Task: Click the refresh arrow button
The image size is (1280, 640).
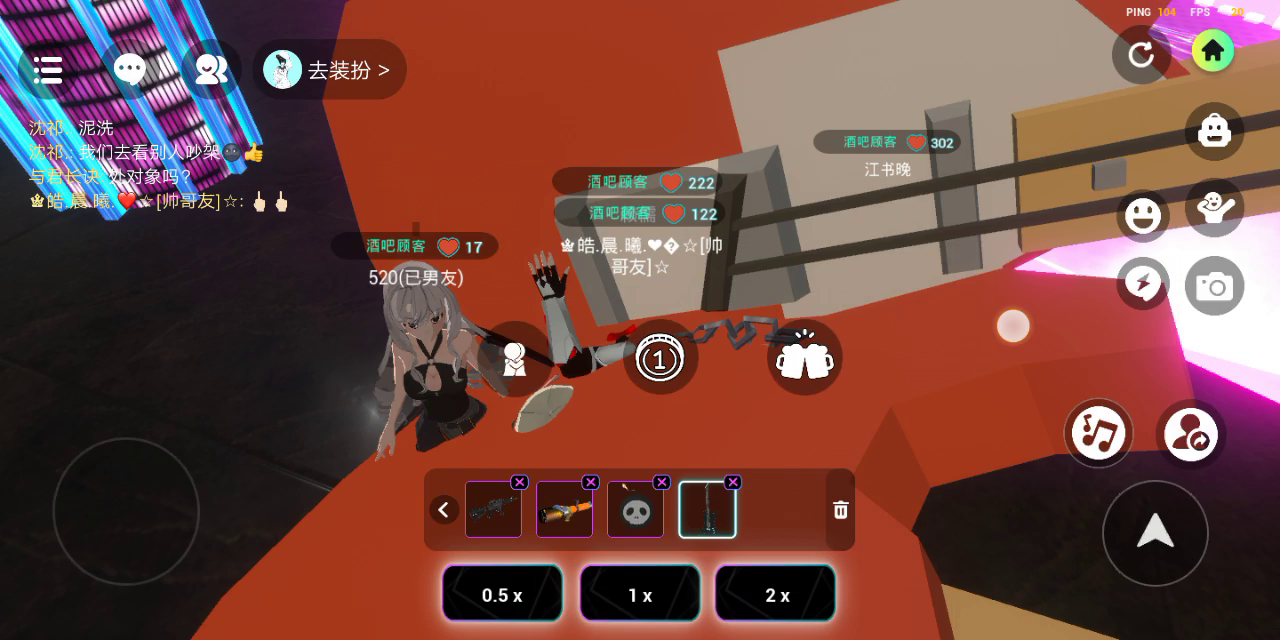Action: 1141,54
